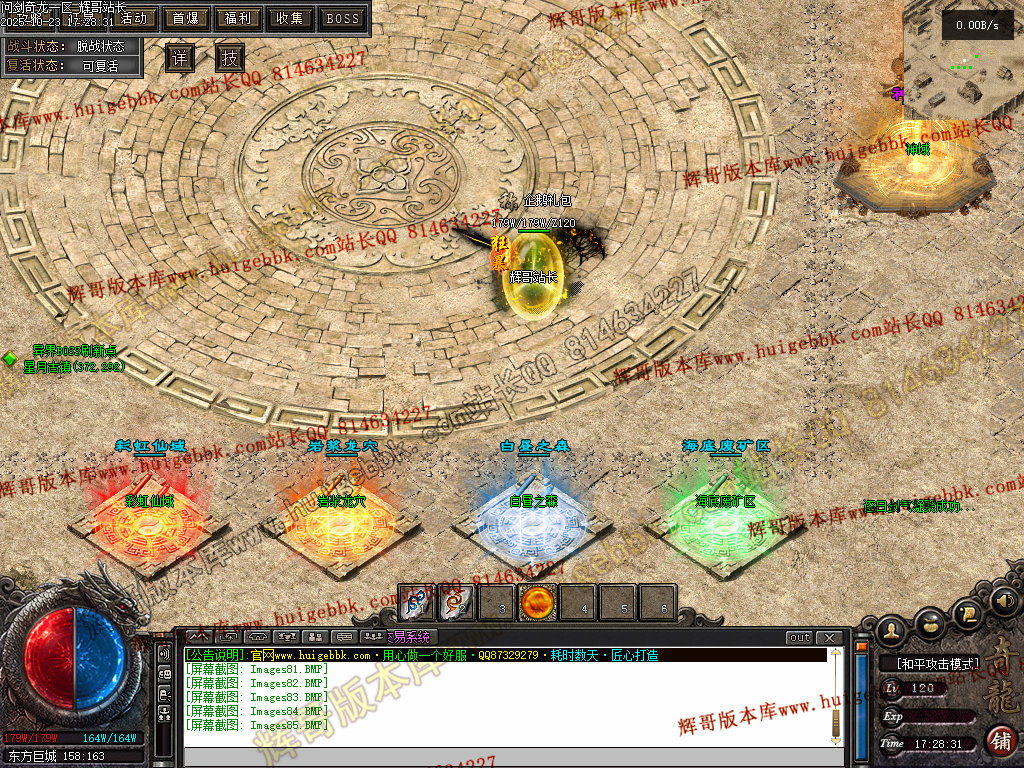Switch the 和平攻击模式 attack mode
Screen dimensions: 1024x768
pyautogui.click(x=929, y=663)
